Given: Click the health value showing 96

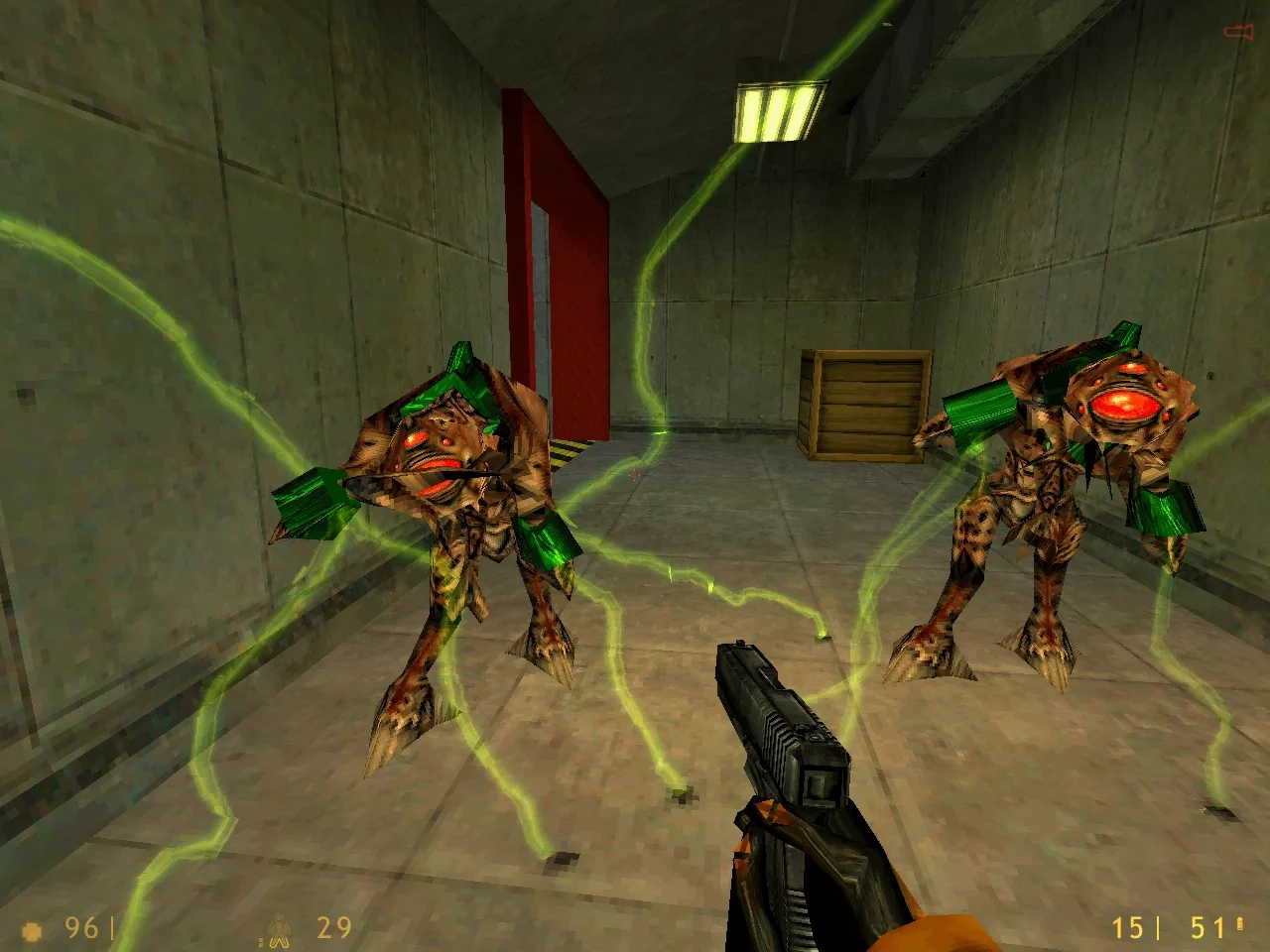Looking at the screenshot, I should pos(79,927).
